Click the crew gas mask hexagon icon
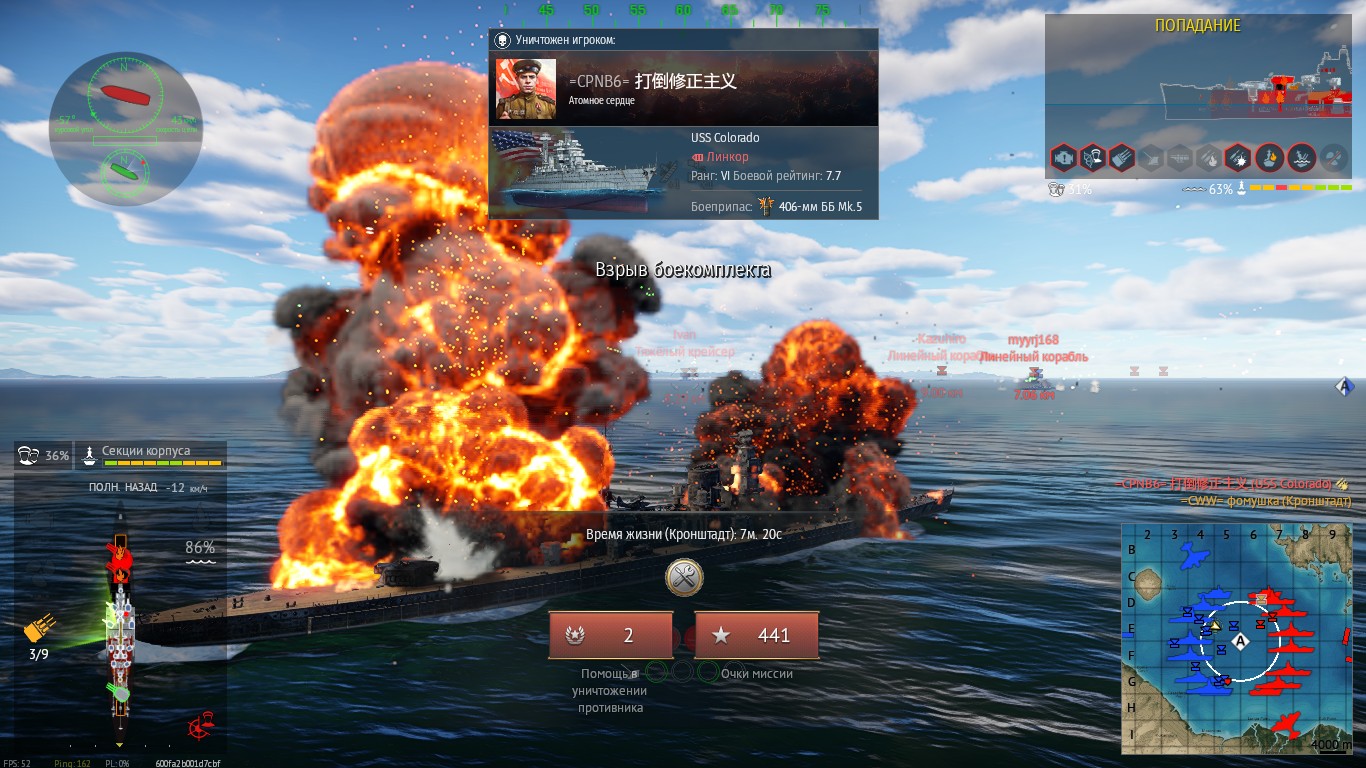1366x768 pixels. (1092, 157)
